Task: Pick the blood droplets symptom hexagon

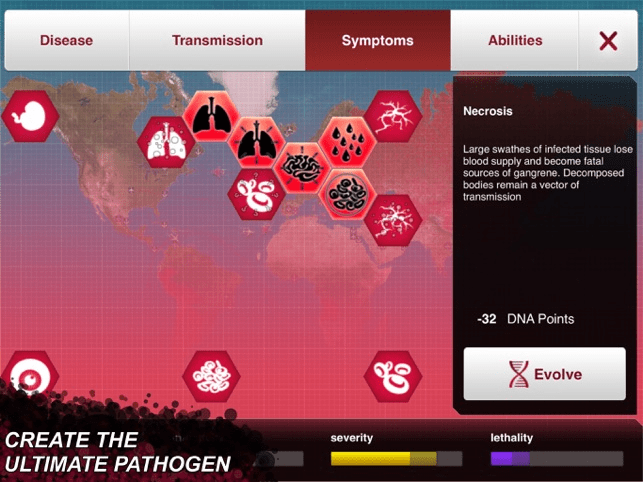Action: [347, 143]
